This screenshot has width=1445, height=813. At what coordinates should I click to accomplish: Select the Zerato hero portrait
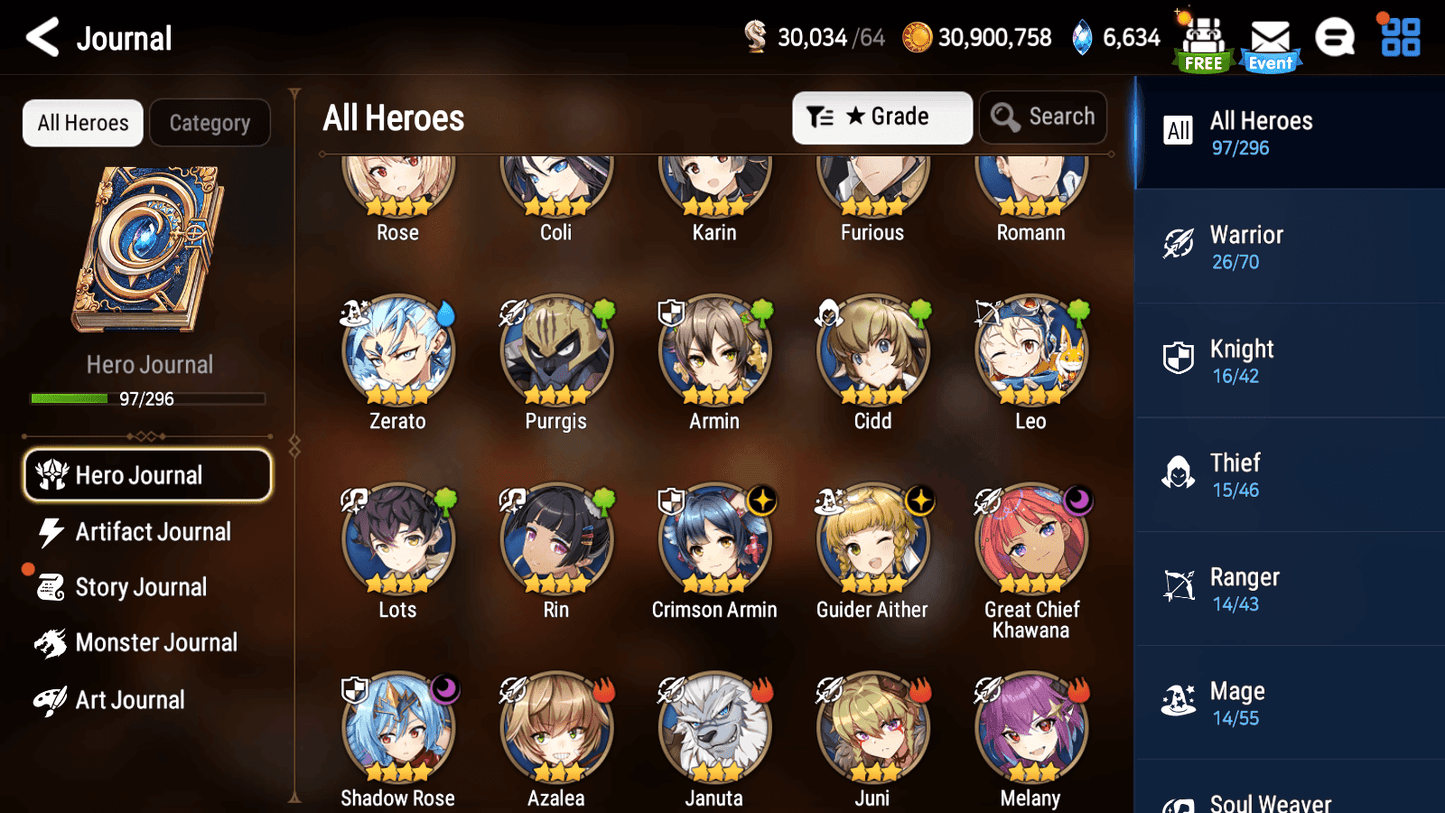[398, 352]
